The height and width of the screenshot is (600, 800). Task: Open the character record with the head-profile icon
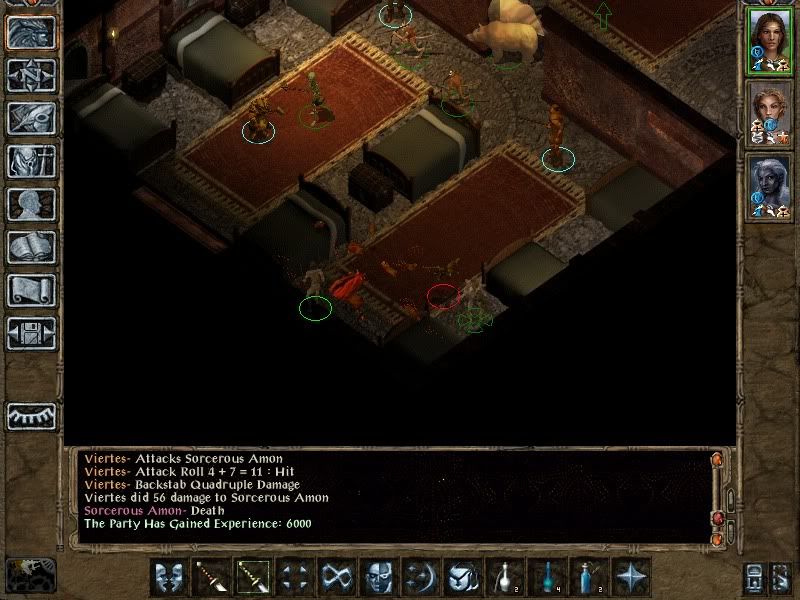click(31, 205)
